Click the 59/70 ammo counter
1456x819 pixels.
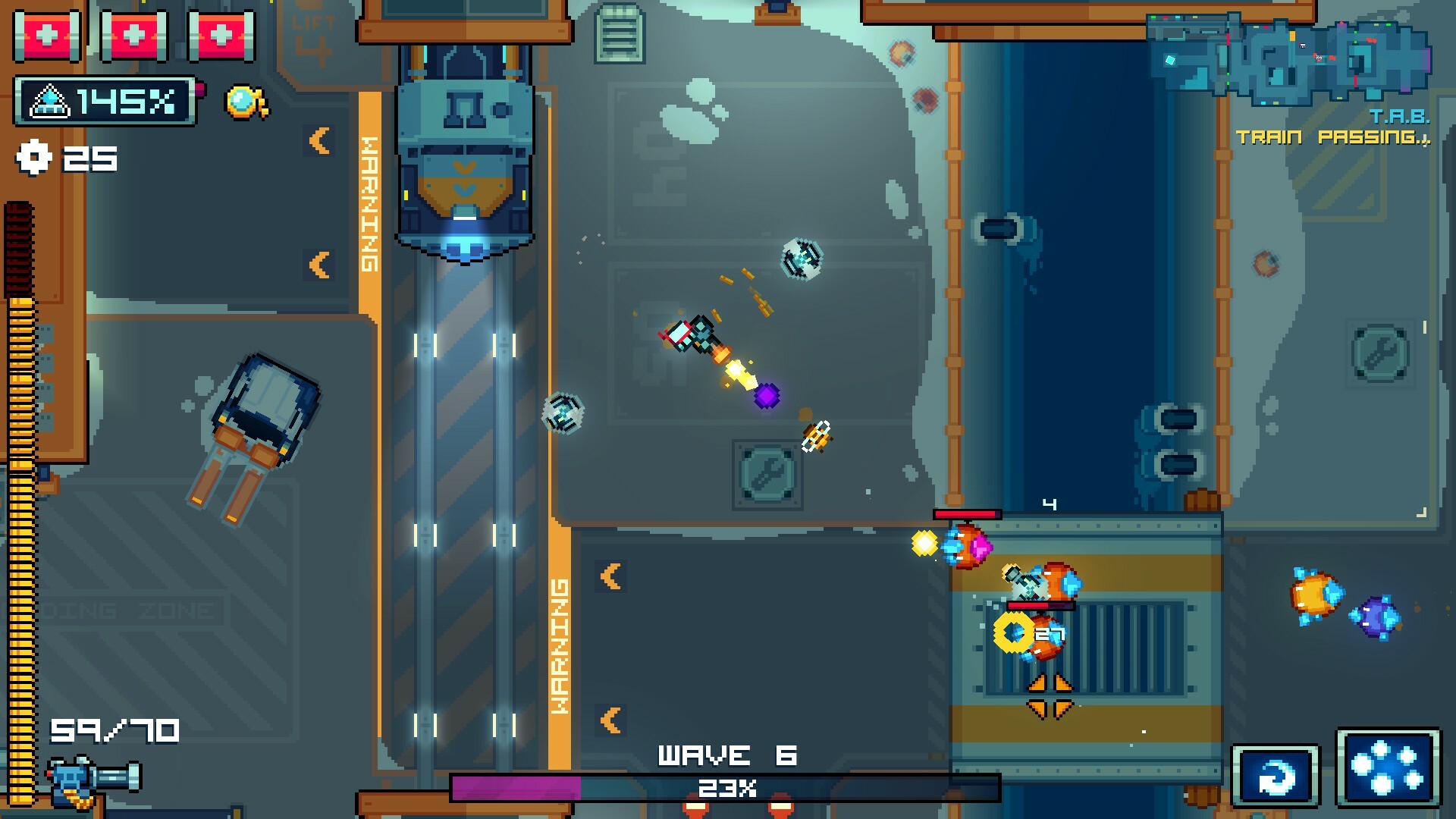[x=114, y=732]
